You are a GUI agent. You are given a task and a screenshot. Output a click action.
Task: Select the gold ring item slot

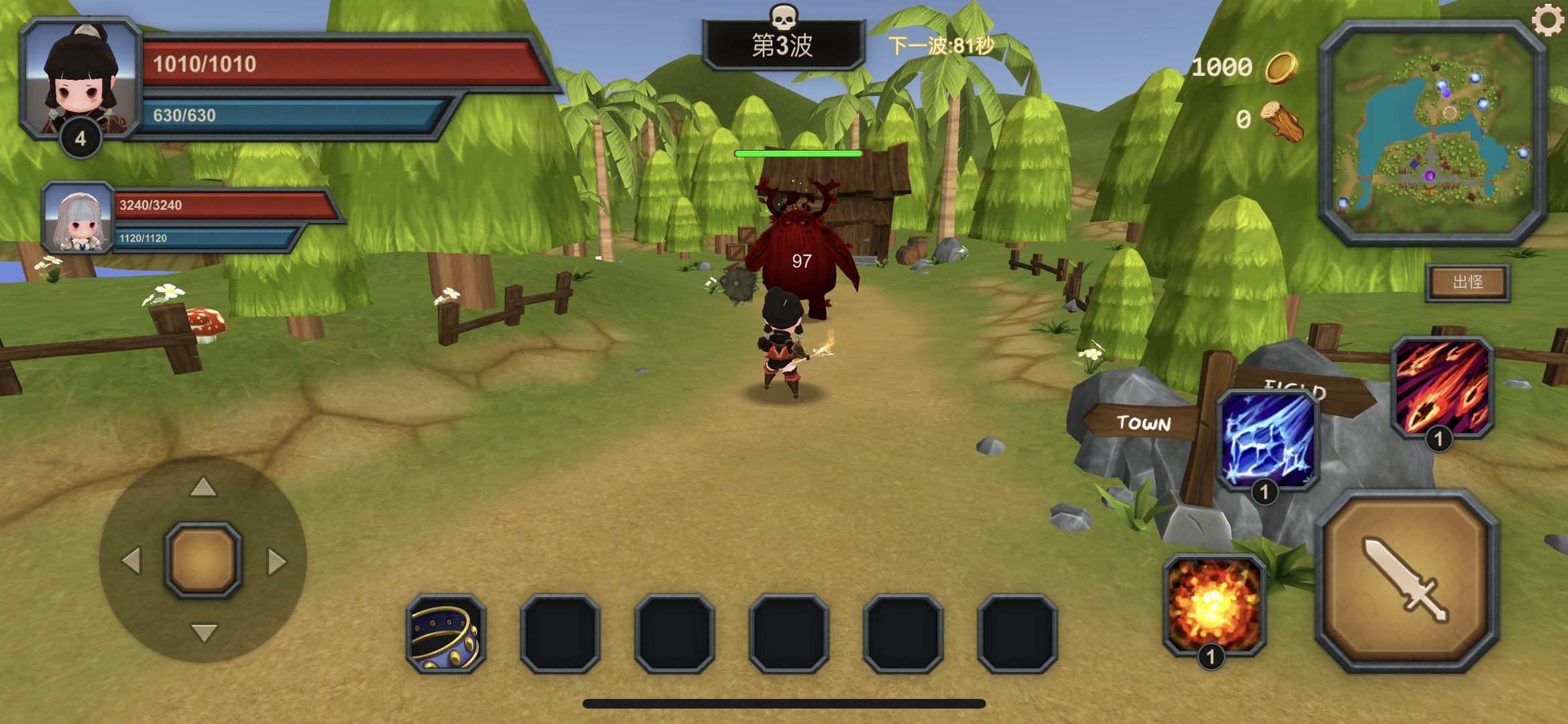tap(446, 633)
